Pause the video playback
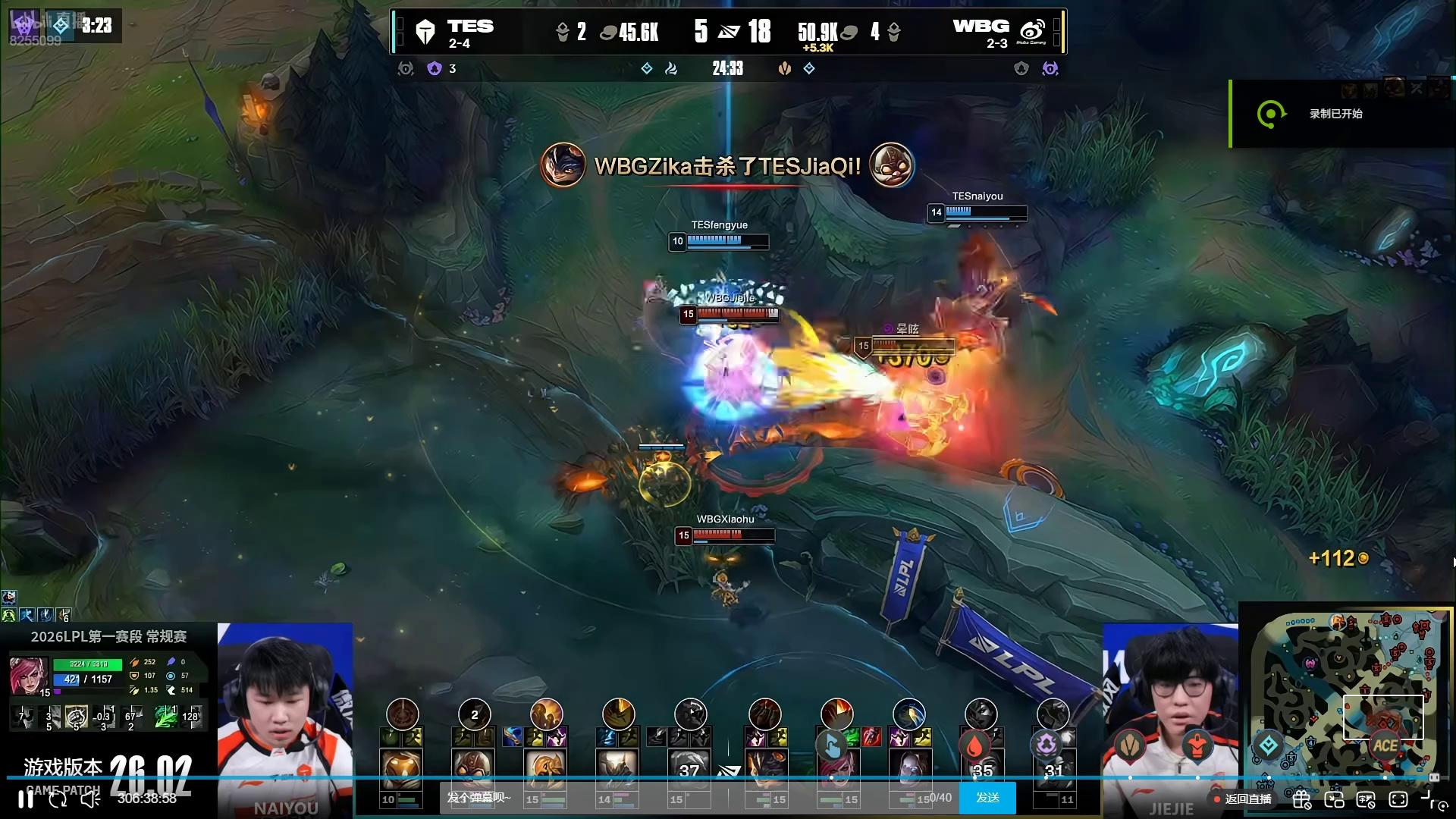Image resolution: width=1456 pixels, height=819 pixels. coord(26,799)
